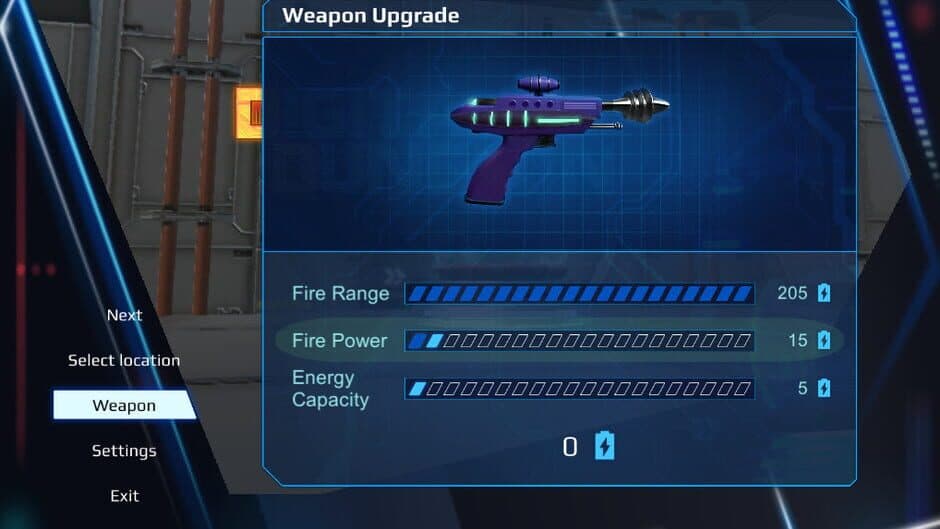Upgrade Energy Capacity with its energy icon

click(x=824, y=388)
